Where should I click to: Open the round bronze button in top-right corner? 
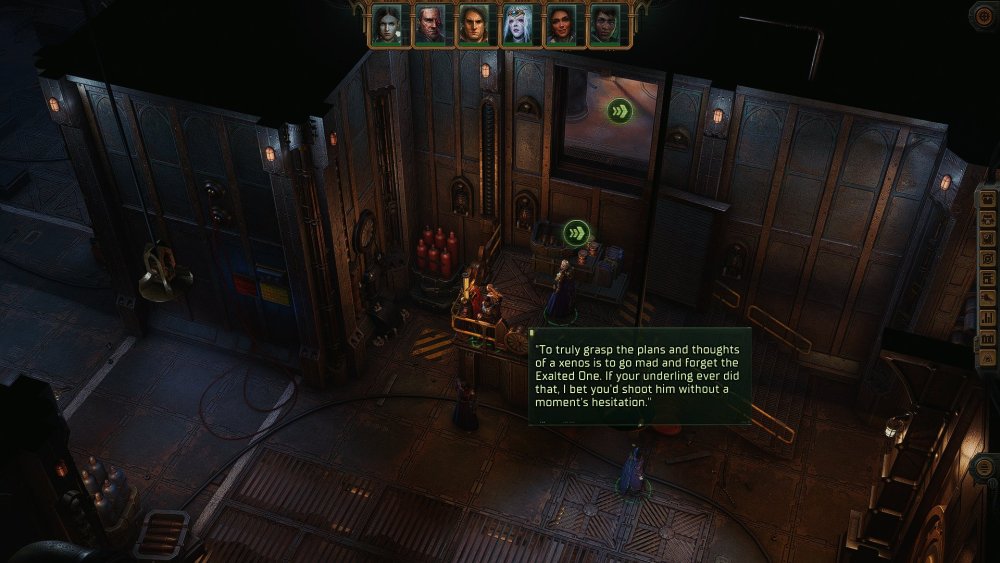click(984, 15)
